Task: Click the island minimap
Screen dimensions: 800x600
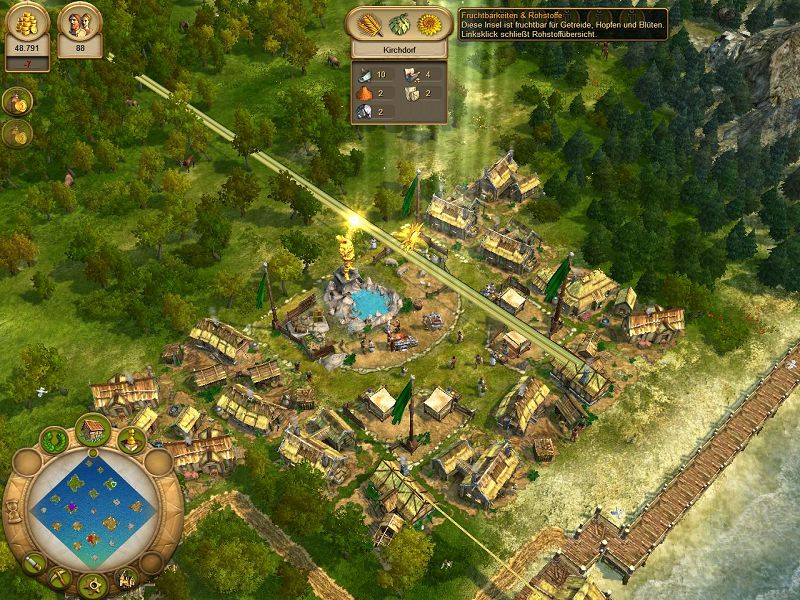Action: 91,508
